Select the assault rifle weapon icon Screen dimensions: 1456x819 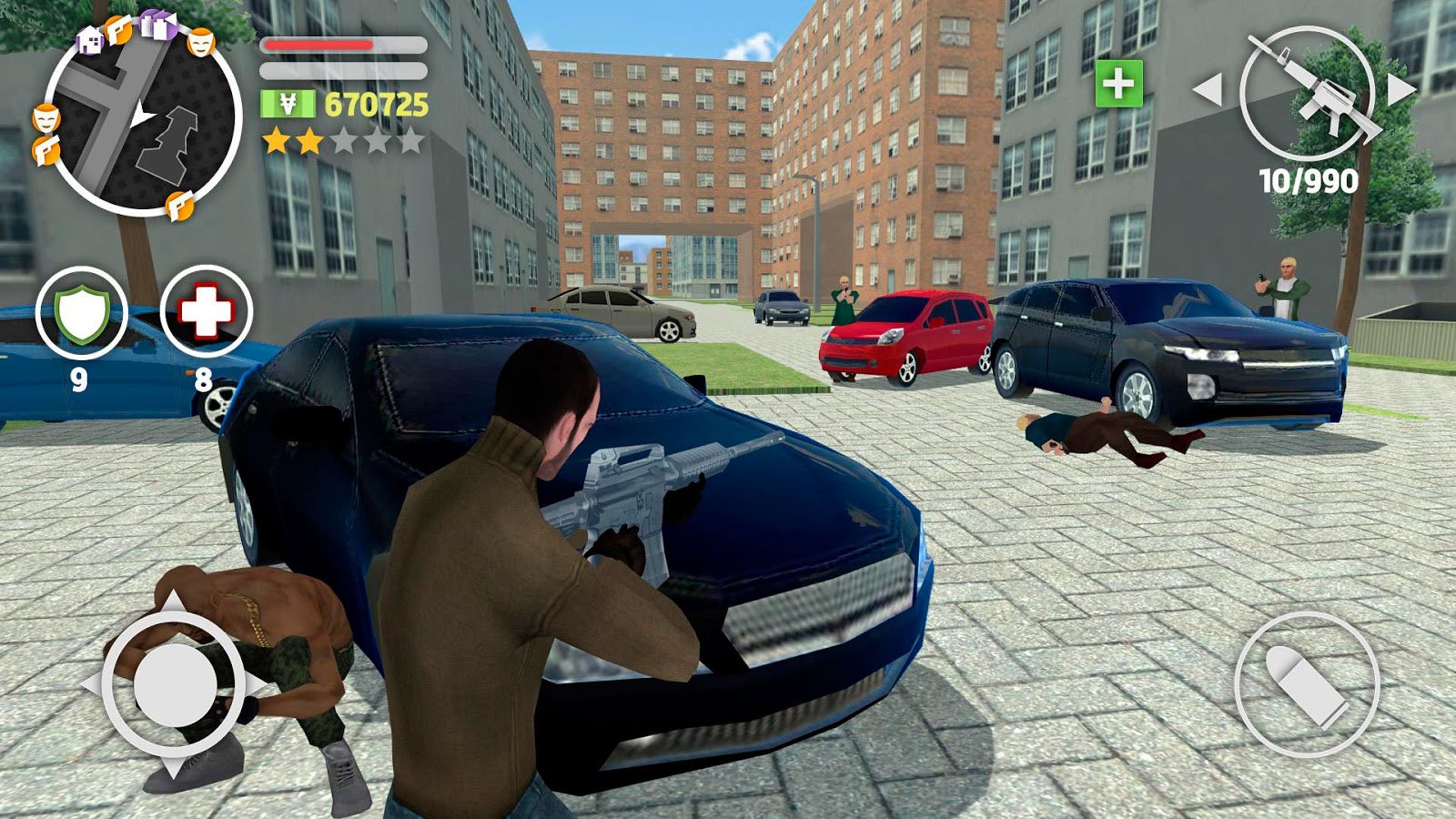(x=1307, y=91)
